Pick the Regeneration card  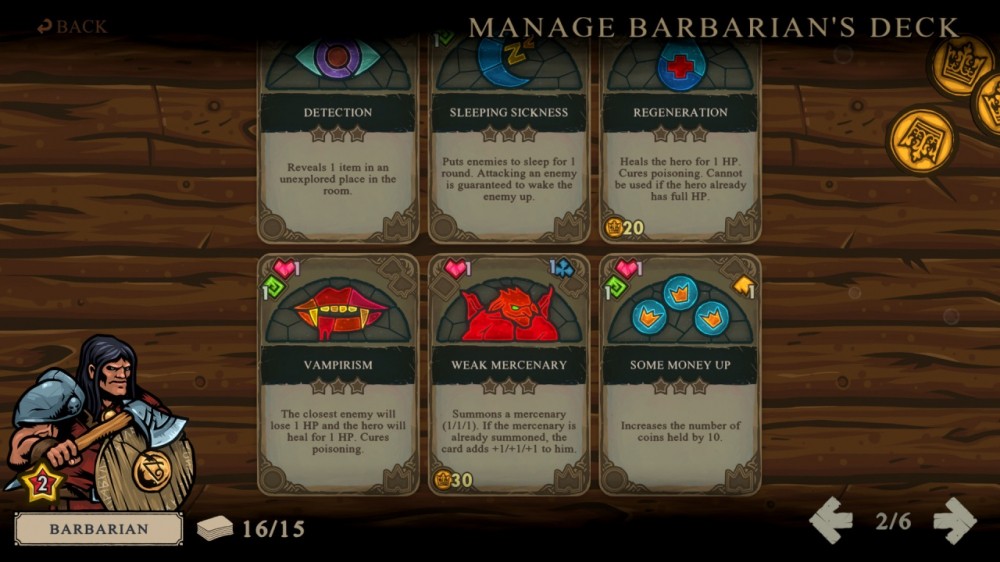pyautogui.click(x=680, y=140)
